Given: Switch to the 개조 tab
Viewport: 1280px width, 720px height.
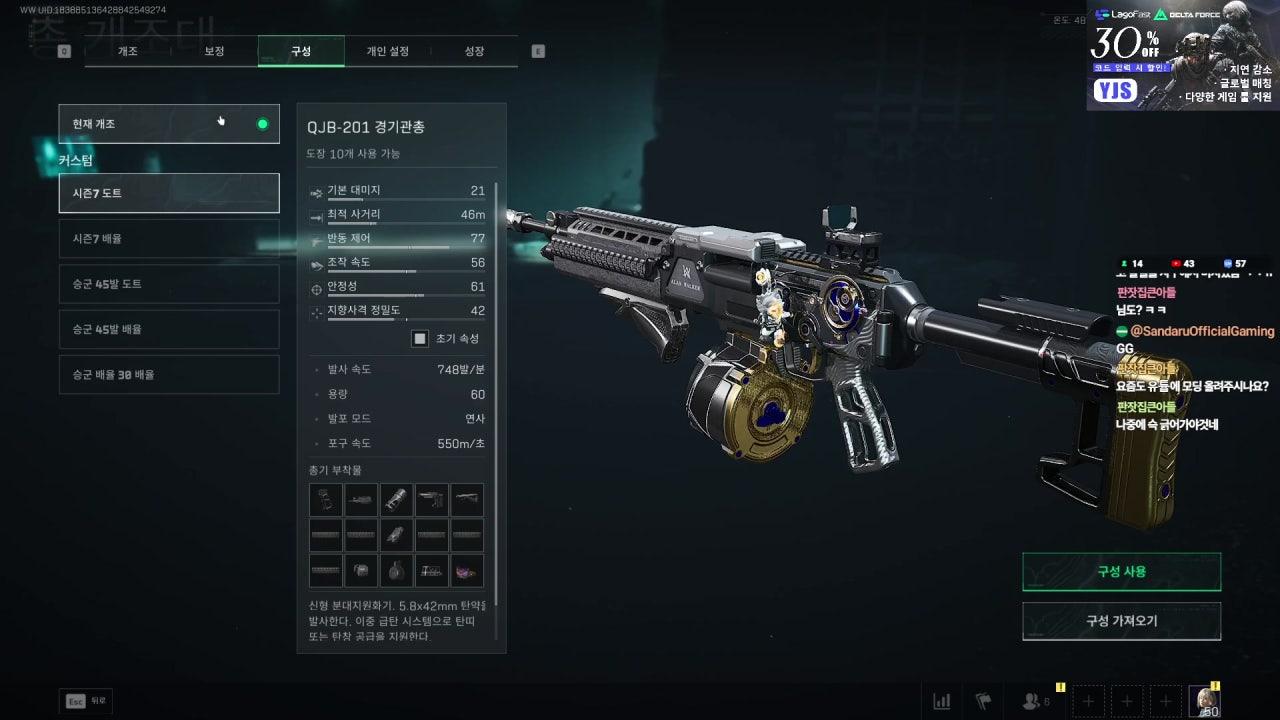Looking at the screenshot, I should pyautogui.click(x=128, y=51).
